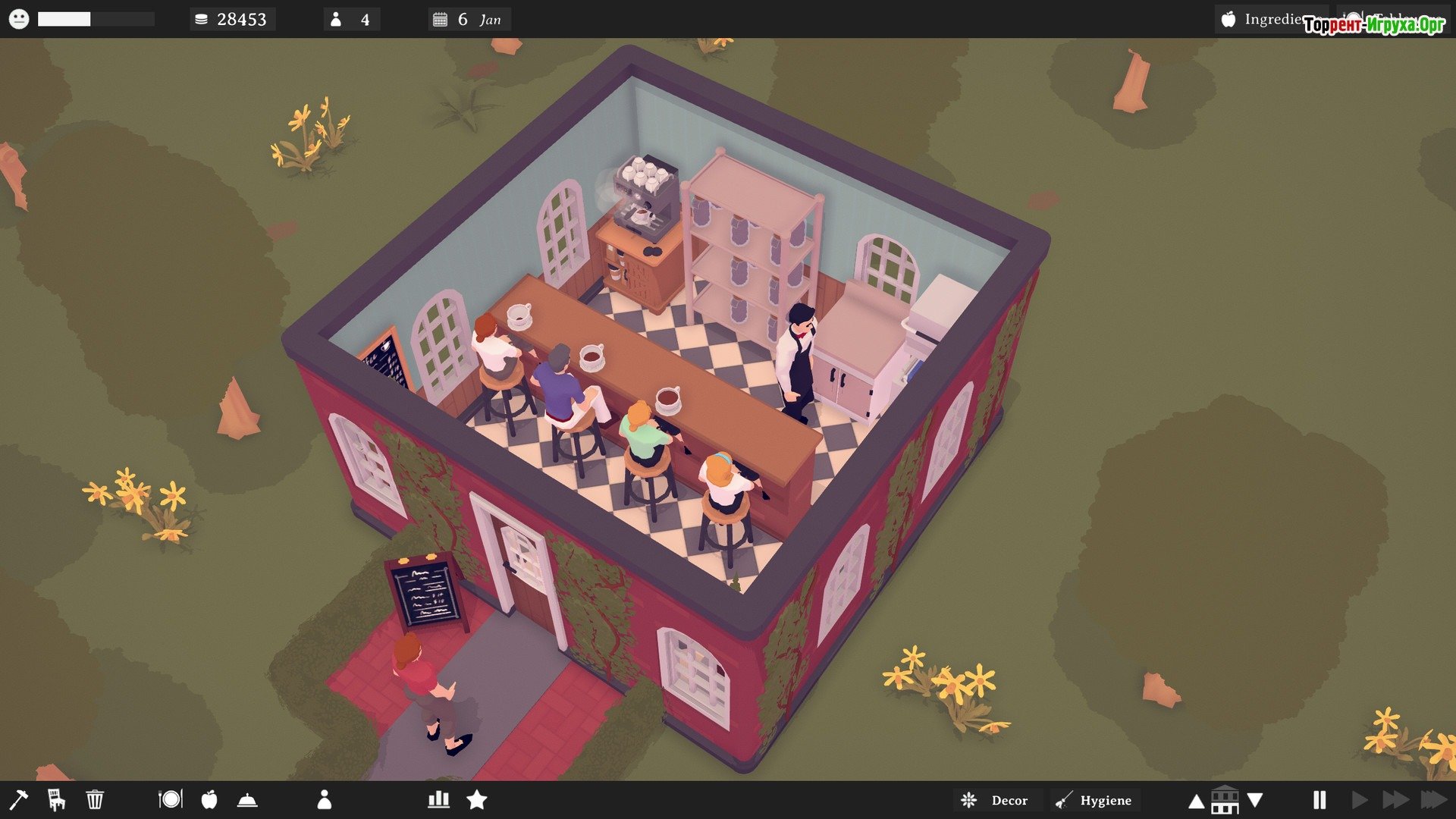Screen dimensions: 1456x819
Task: Select the hammer build tool
Action: click(x=18, y=799)
